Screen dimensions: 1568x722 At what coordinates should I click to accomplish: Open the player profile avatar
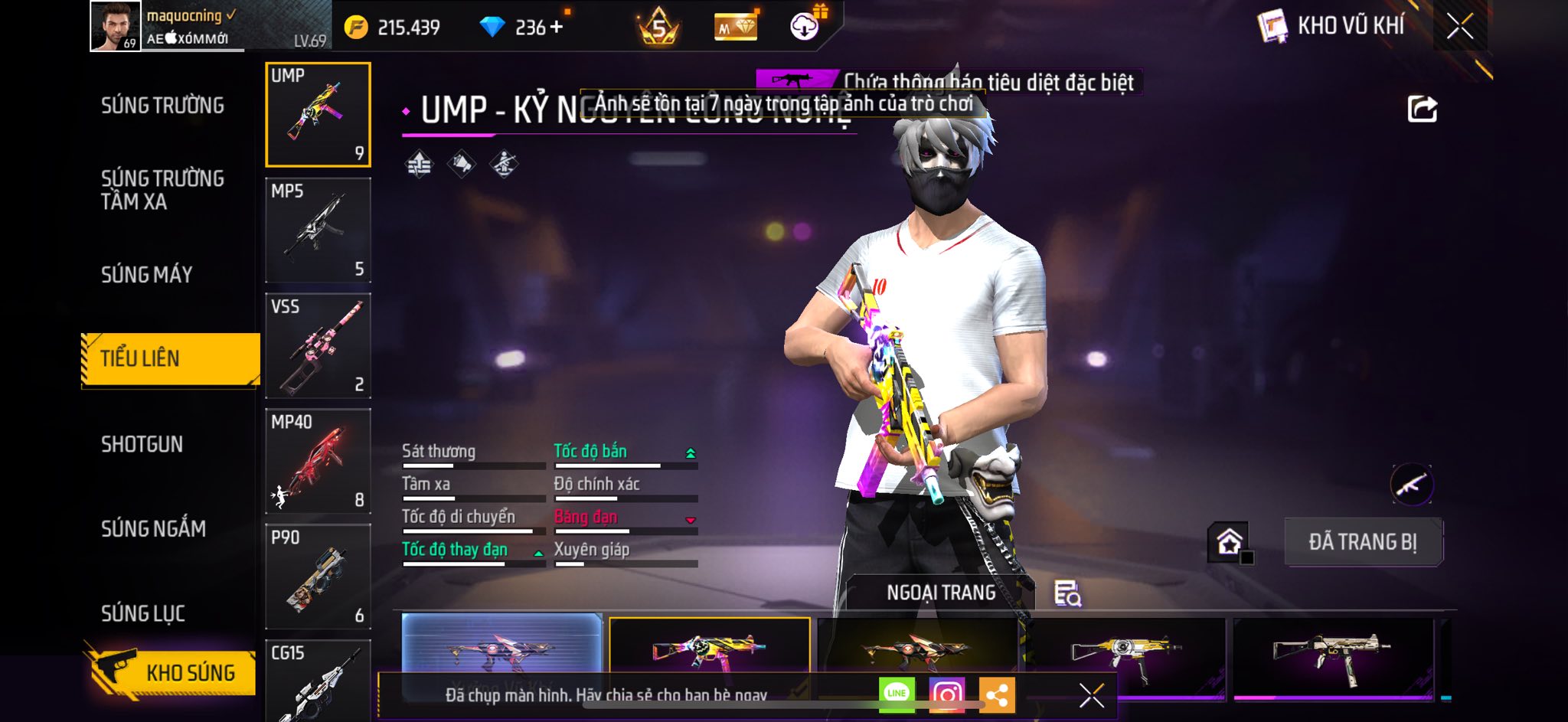tap(116, 26)
